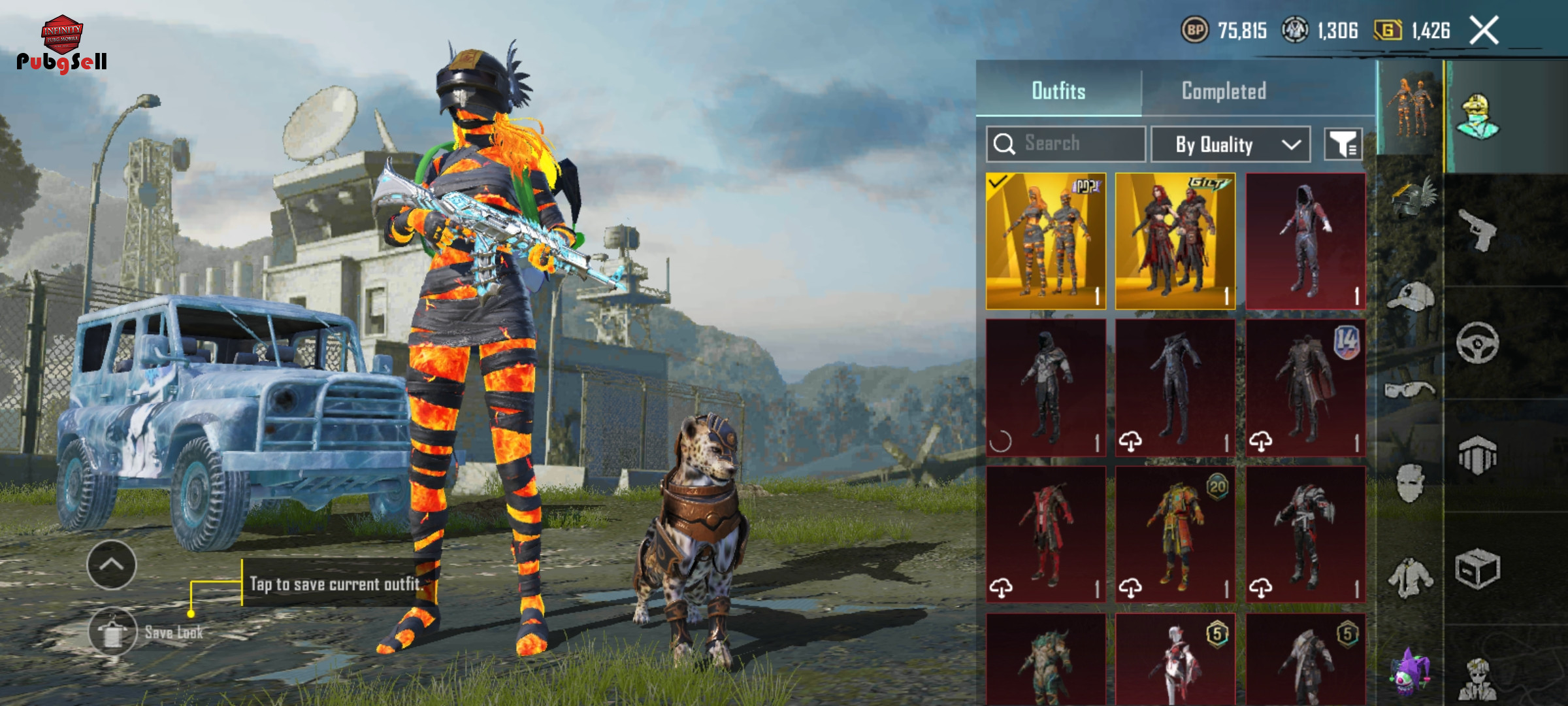Select the sunglasses eyewear category
The height and width of the screenshot is (706, 1568).
click(x=1410, y=390)
